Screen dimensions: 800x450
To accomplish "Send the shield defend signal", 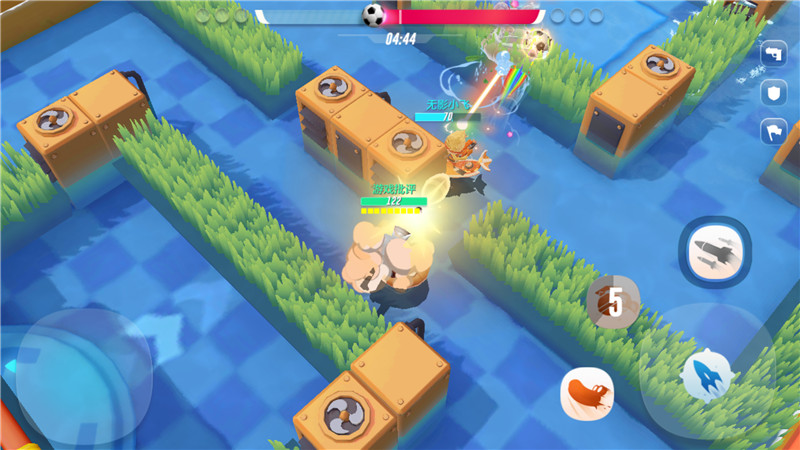I will click(774, 93).
